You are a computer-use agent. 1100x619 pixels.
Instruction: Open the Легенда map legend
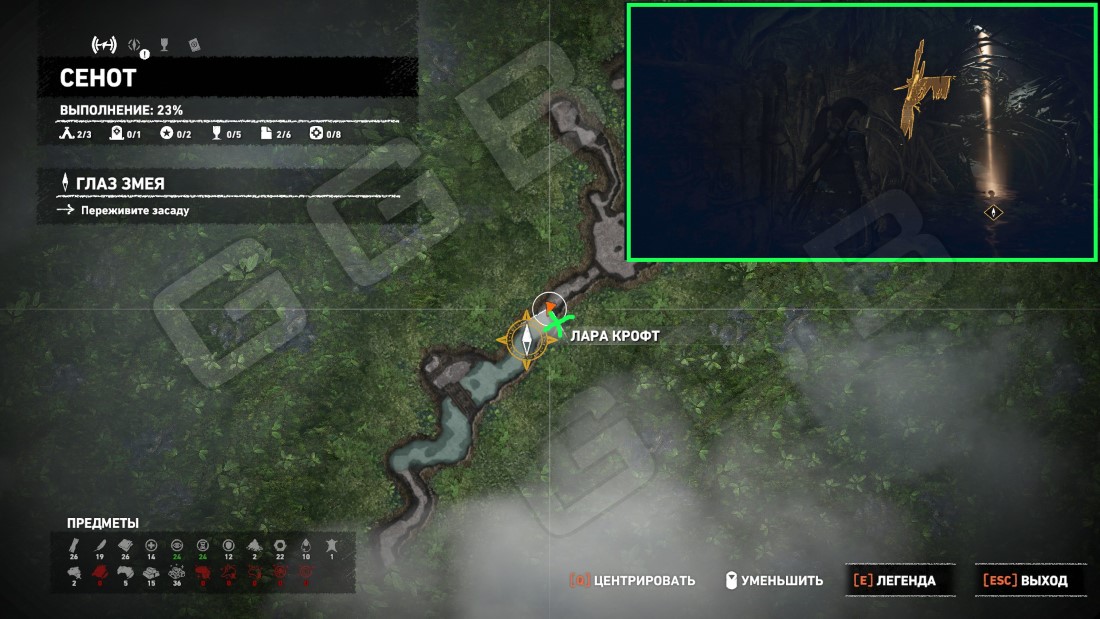coord(893,580)
